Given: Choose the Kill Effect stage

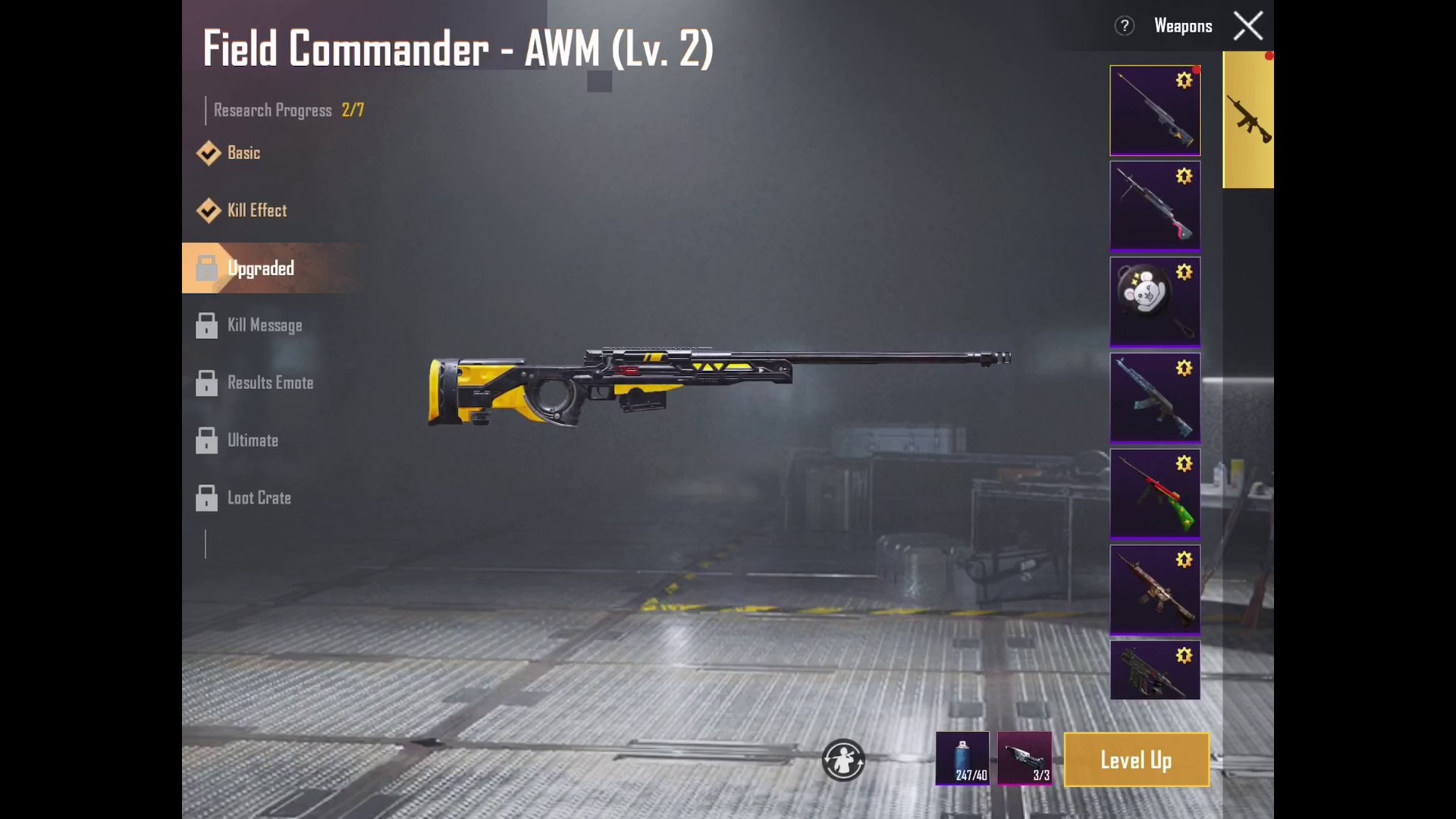Looking at the screenshot, I should (256, 211).
